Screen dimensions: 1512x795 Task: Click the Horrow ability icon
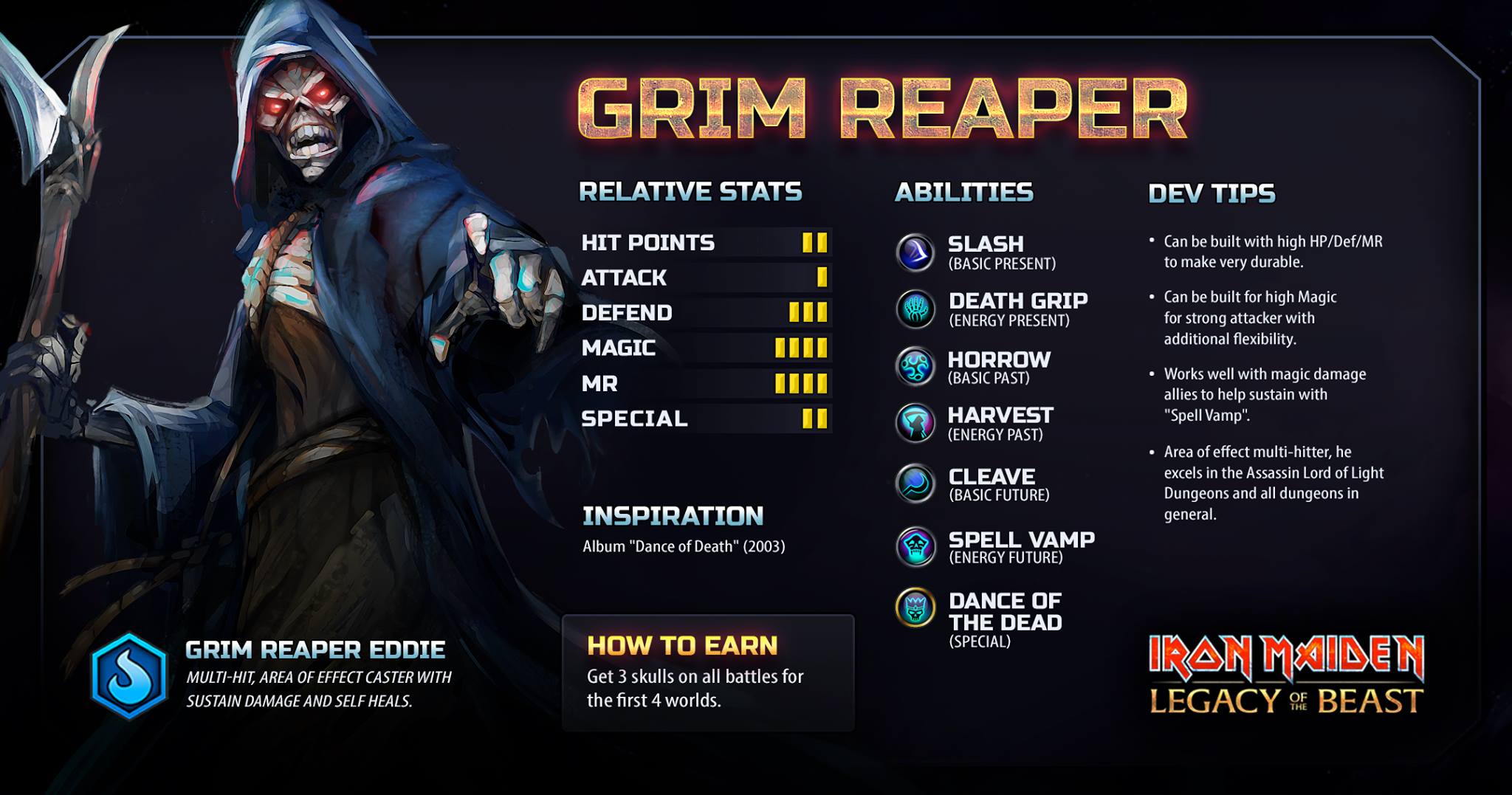tap(915, 366)
